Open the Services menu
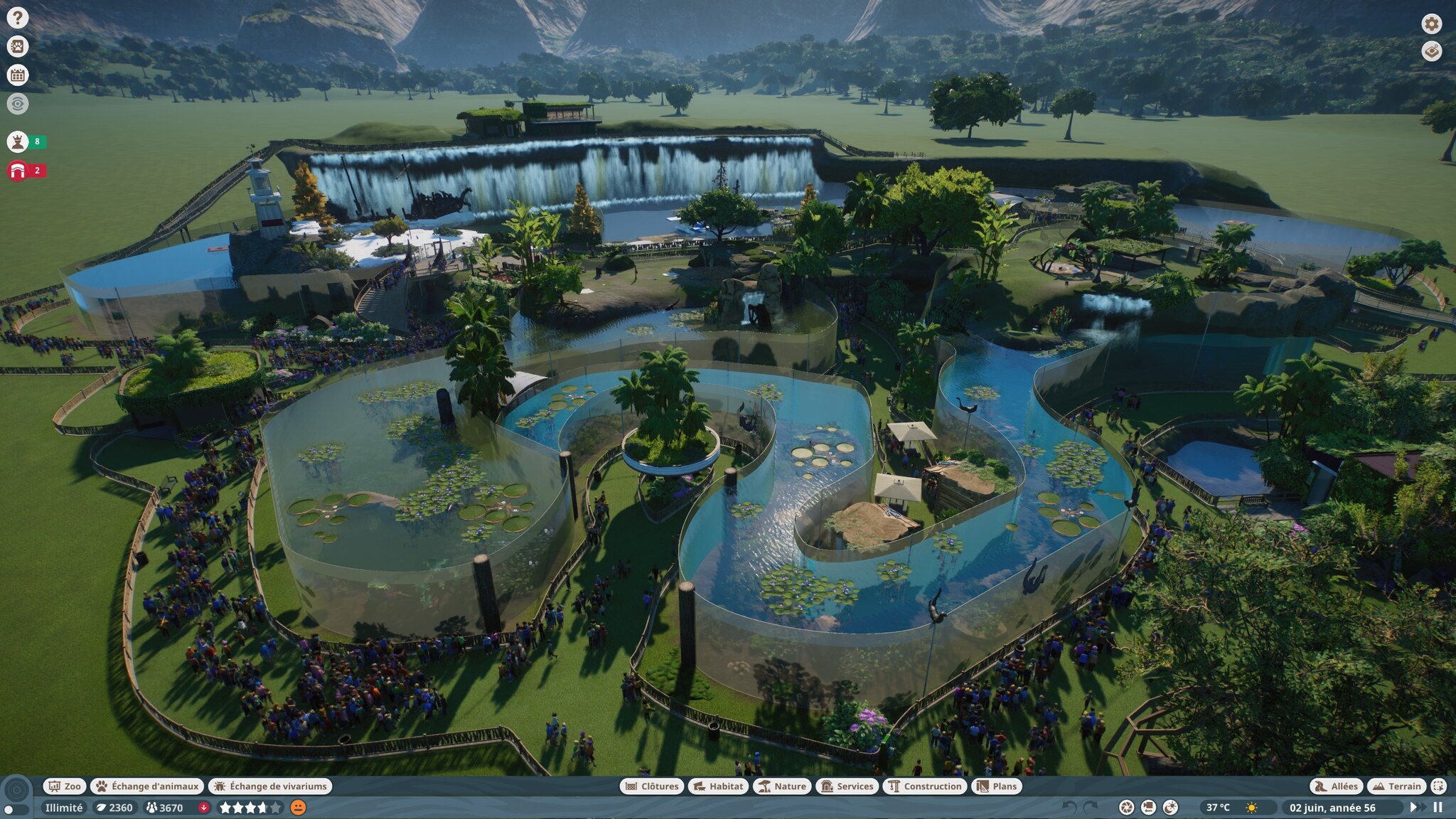 (847, 786)
